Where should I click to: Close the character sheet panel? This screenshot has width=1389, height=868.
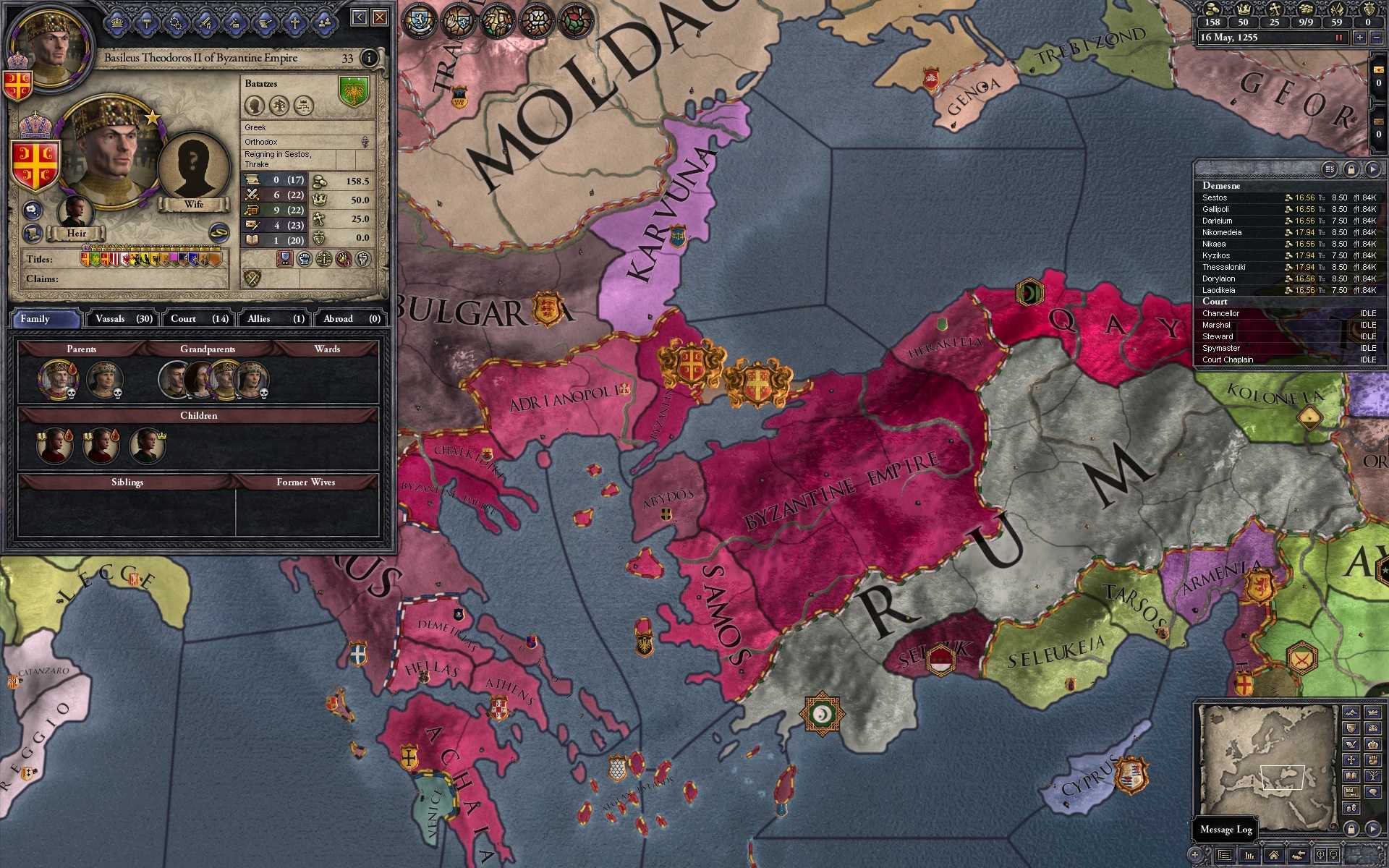pyautogui.click(x=380, y=17)
